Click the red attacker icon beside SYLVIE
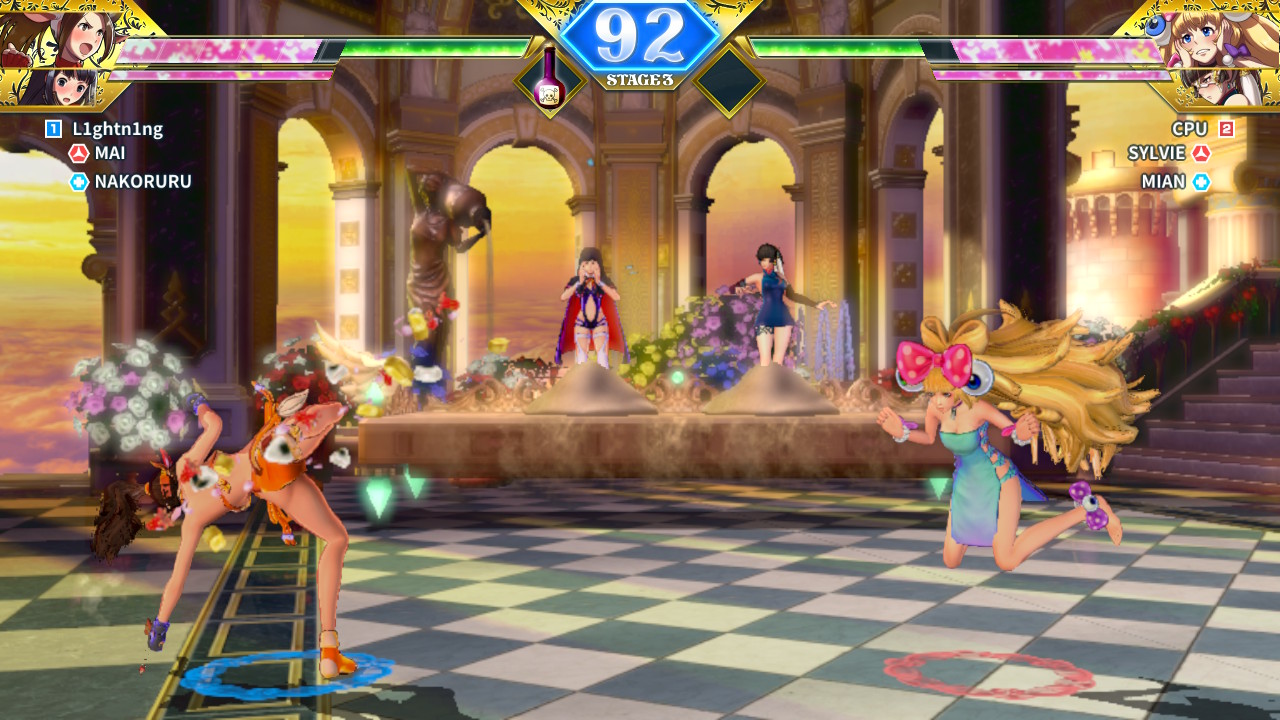This screenshot has width=1280, height=720. (x=1201, y=153)
